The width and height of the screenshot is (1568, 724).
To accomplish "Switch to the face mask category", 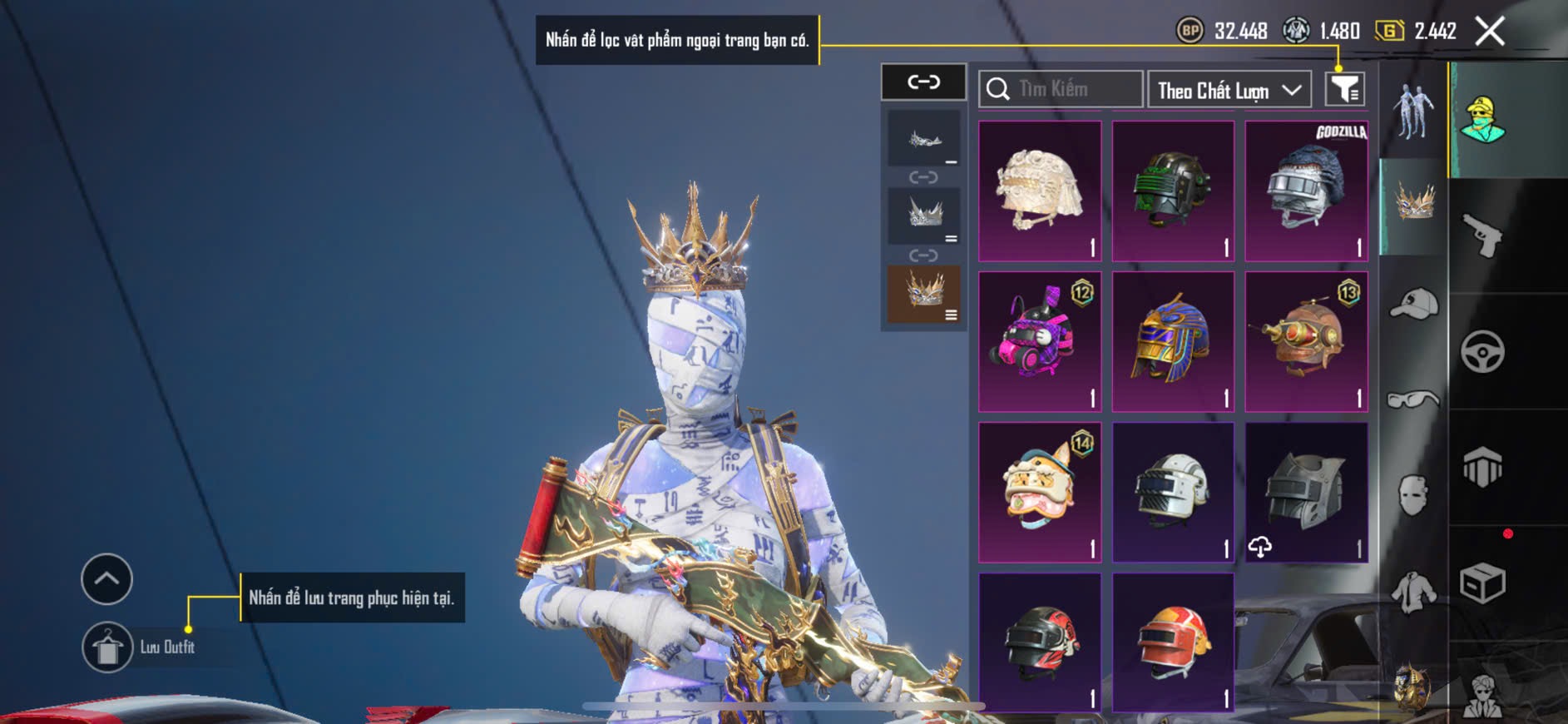I will [x=1413, y=496].
